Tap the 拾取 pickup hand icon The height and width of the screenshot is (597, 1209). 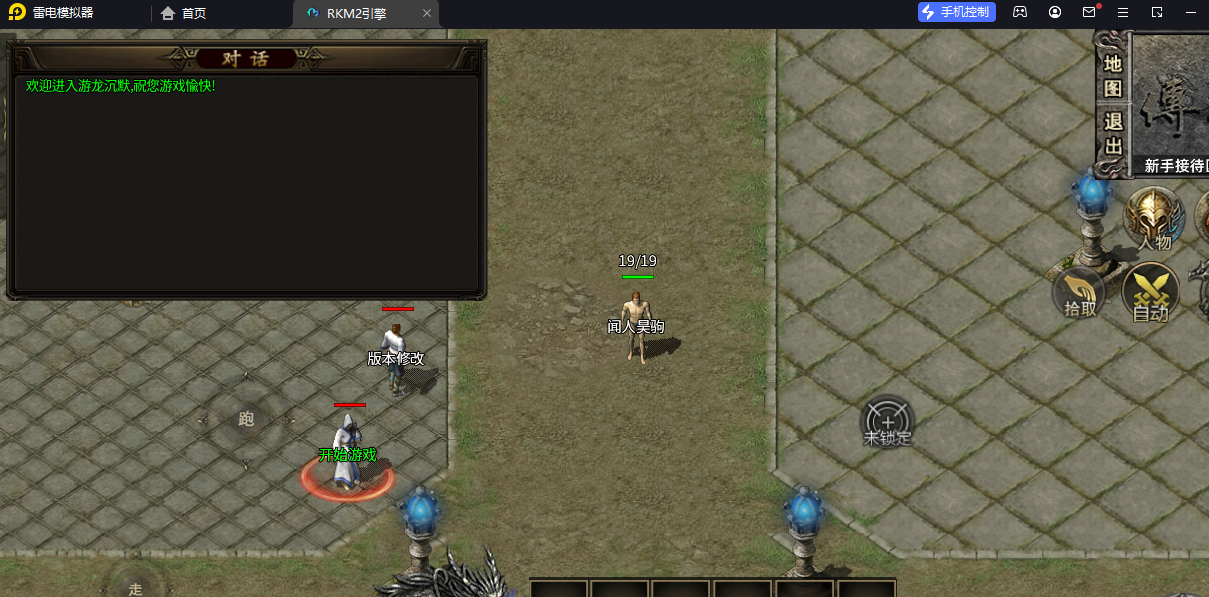[x=1080, y=293]
